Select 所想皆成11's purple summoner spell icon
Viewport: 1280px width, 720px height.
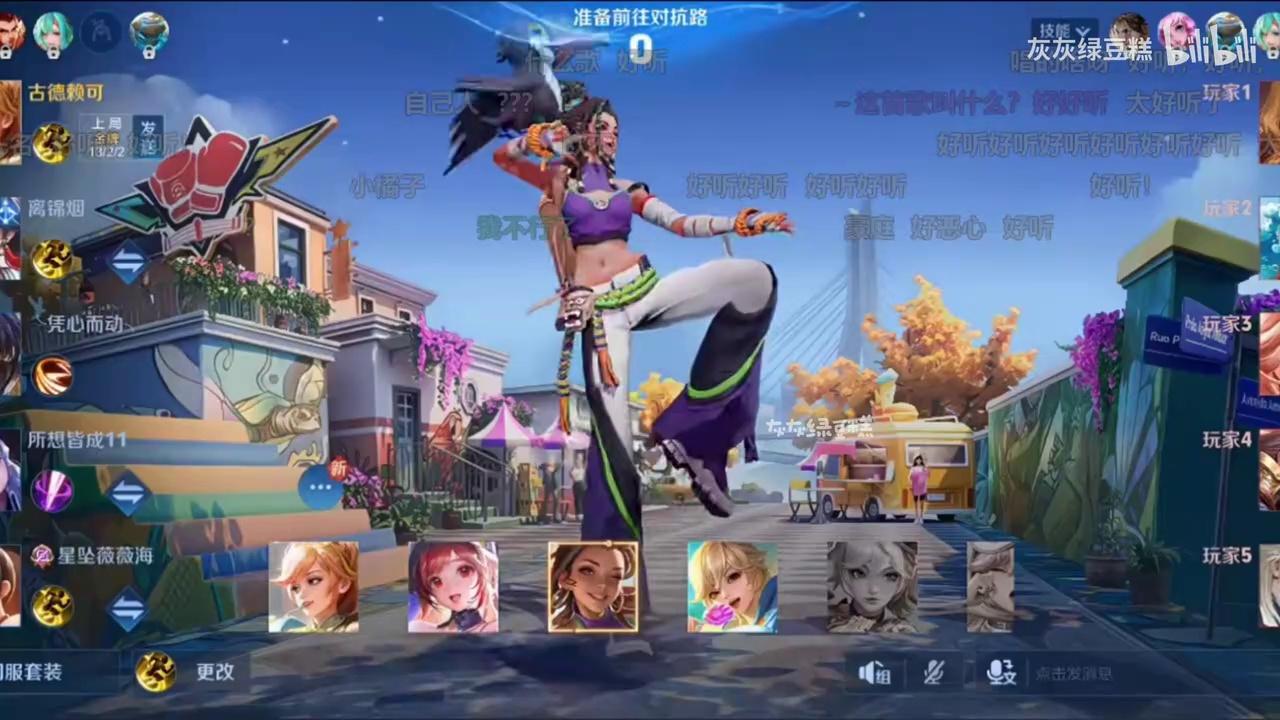52,492
